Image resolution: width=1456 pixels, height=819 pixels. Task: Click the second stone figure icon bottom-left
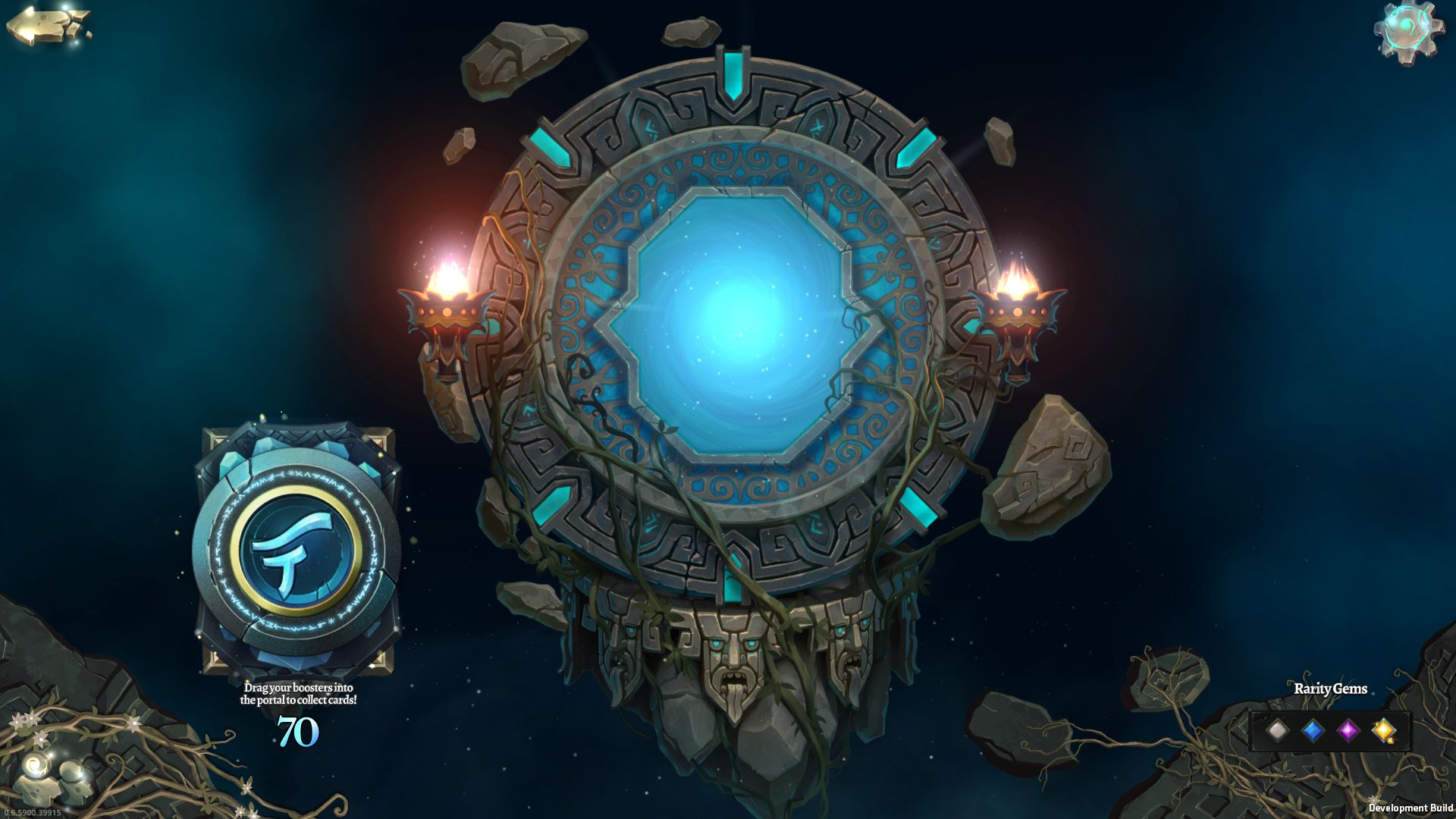point(71,772)
